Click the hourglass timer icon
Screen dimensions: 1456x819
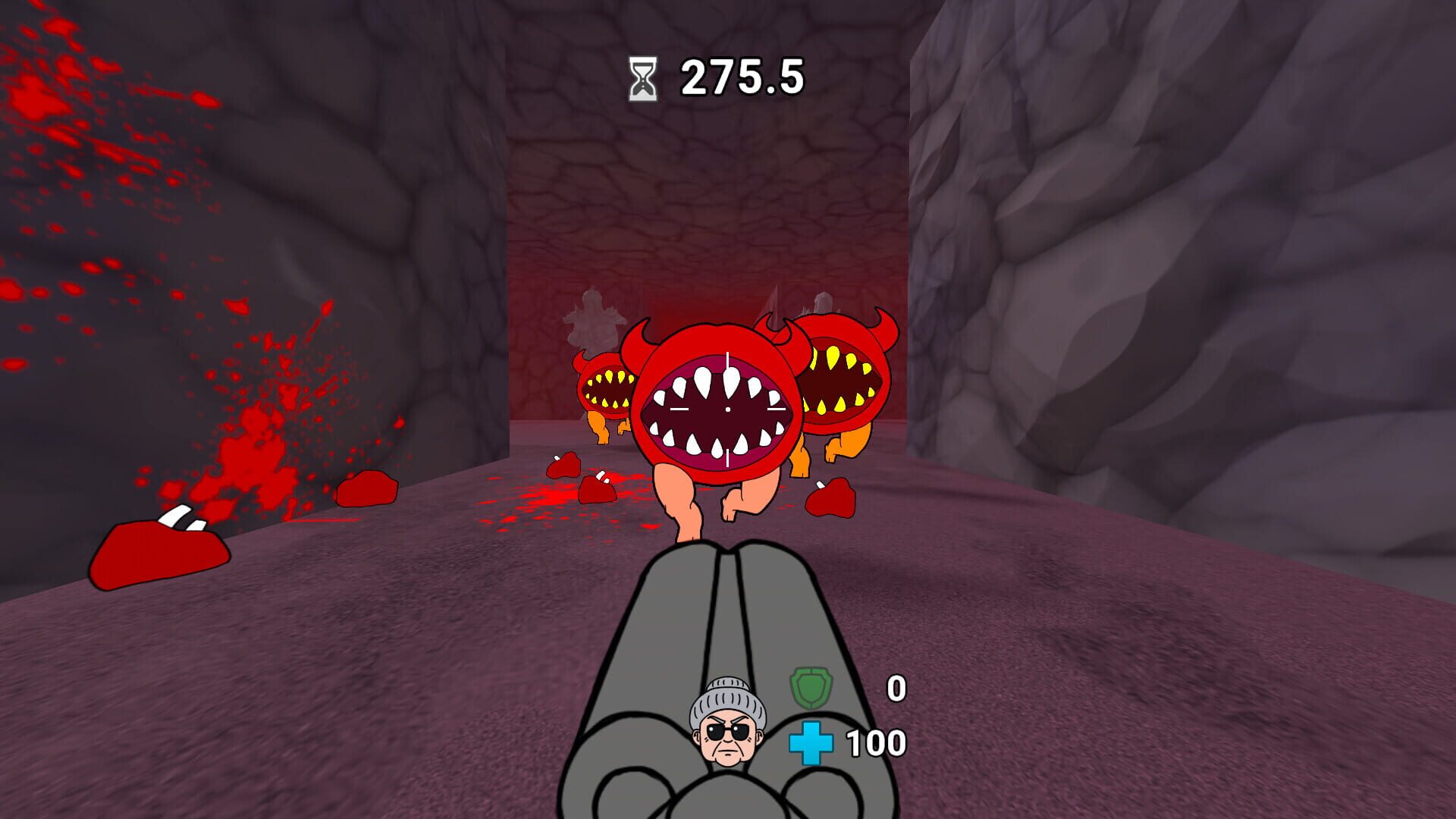[644, 78]
